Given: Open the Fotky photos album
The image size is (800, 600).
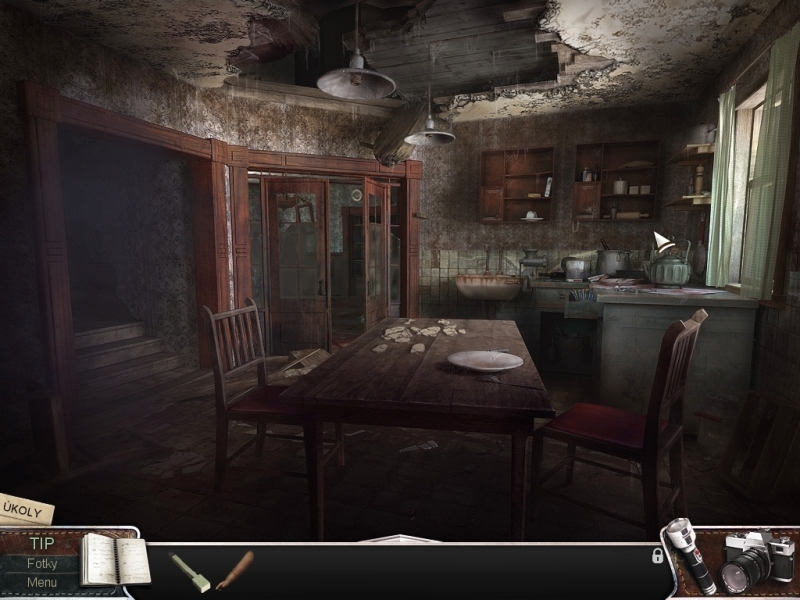Looking at the screenshot, I should 42,564.
